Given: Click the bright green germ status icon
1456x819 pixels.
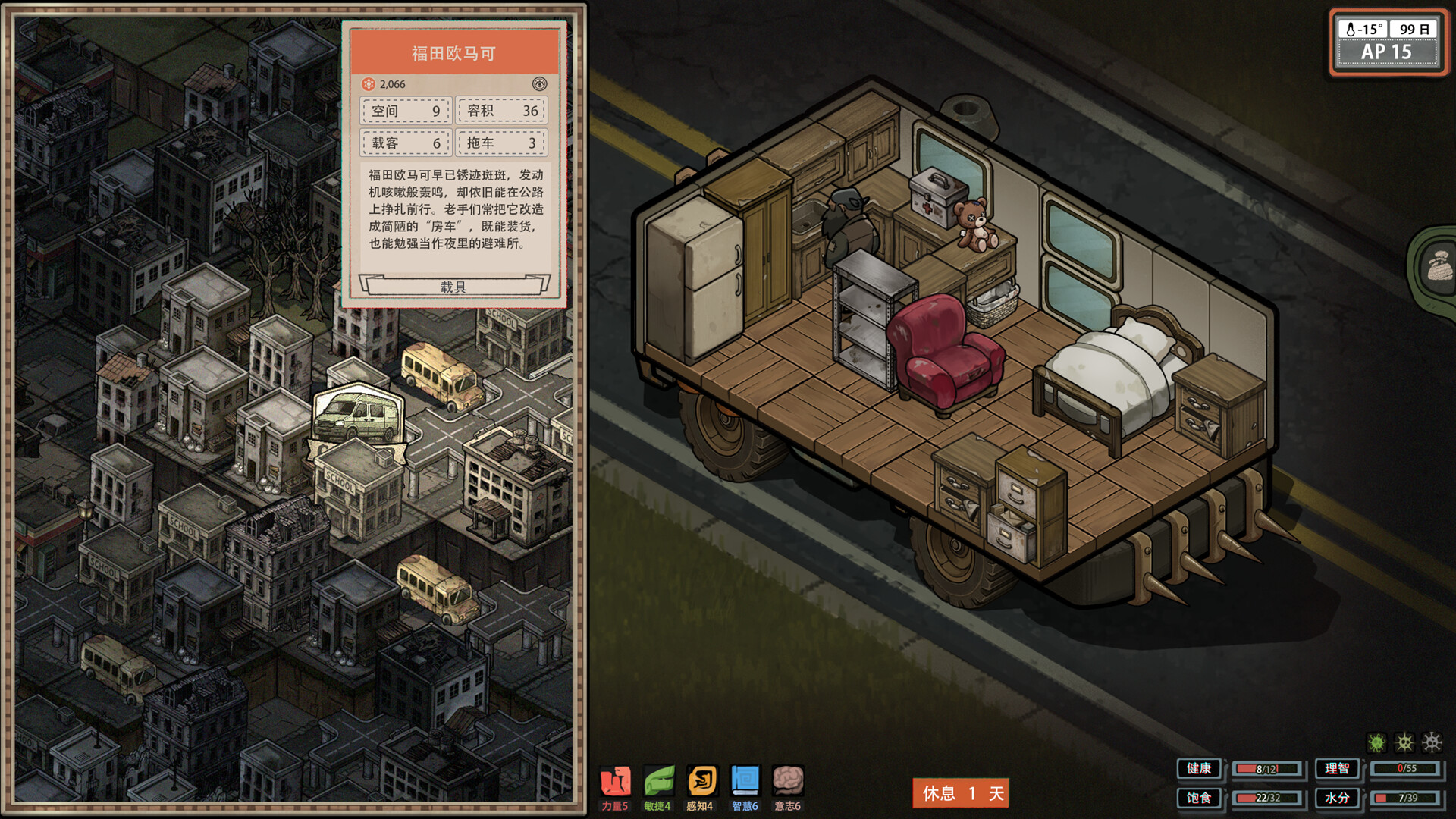Looking at the screenshot, I should click(1376, 742).
